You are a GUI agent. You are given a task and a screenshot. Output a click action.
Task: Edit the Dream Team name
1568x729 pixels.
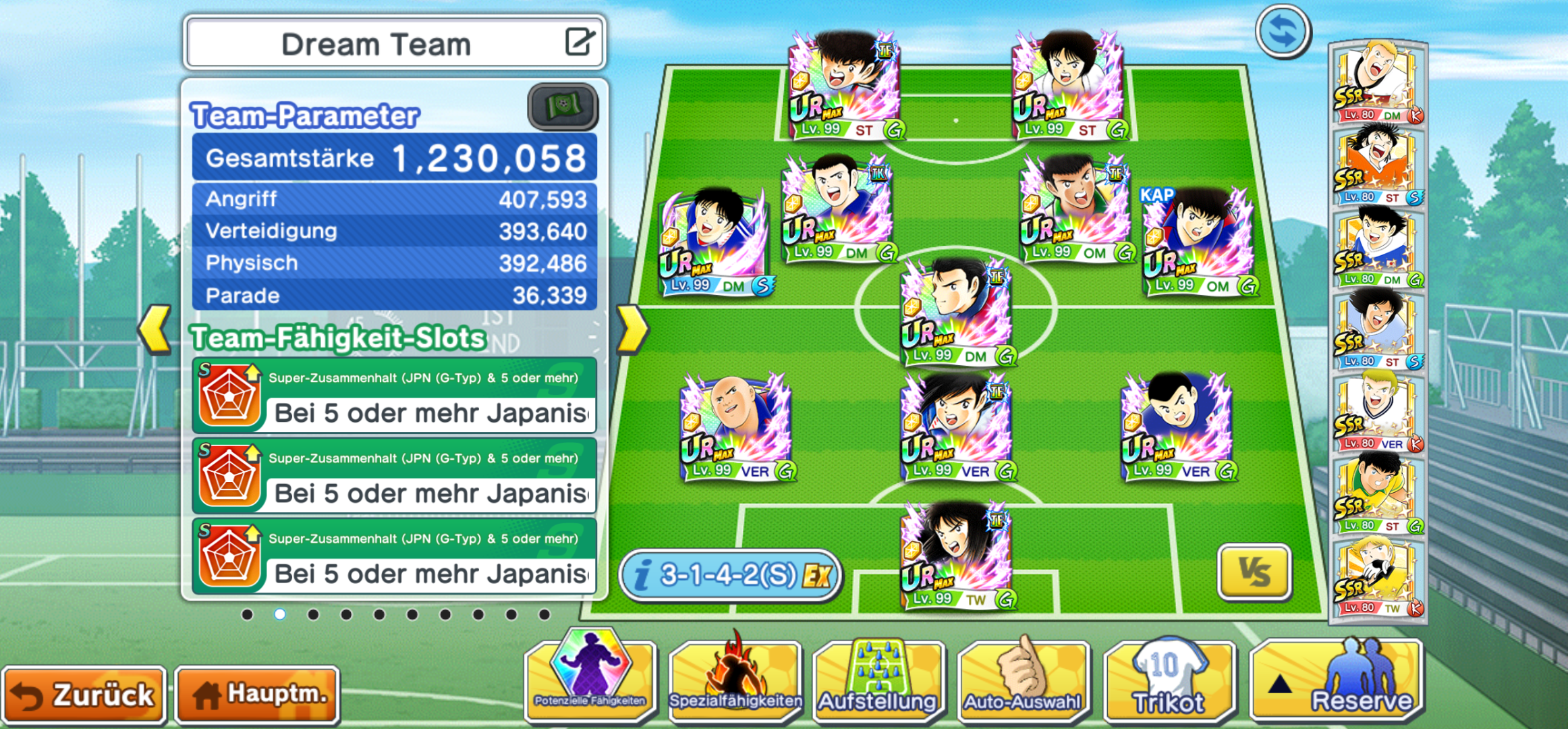click(x=579, y=43)
